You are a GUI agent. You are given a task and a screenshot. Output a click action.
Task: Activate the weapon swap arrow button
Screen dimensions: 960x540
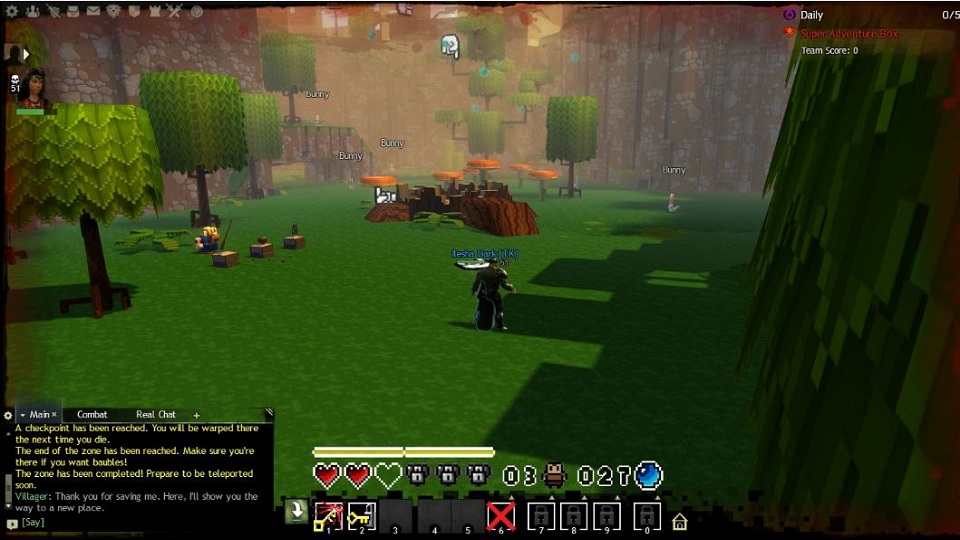[x=296, y=513]
